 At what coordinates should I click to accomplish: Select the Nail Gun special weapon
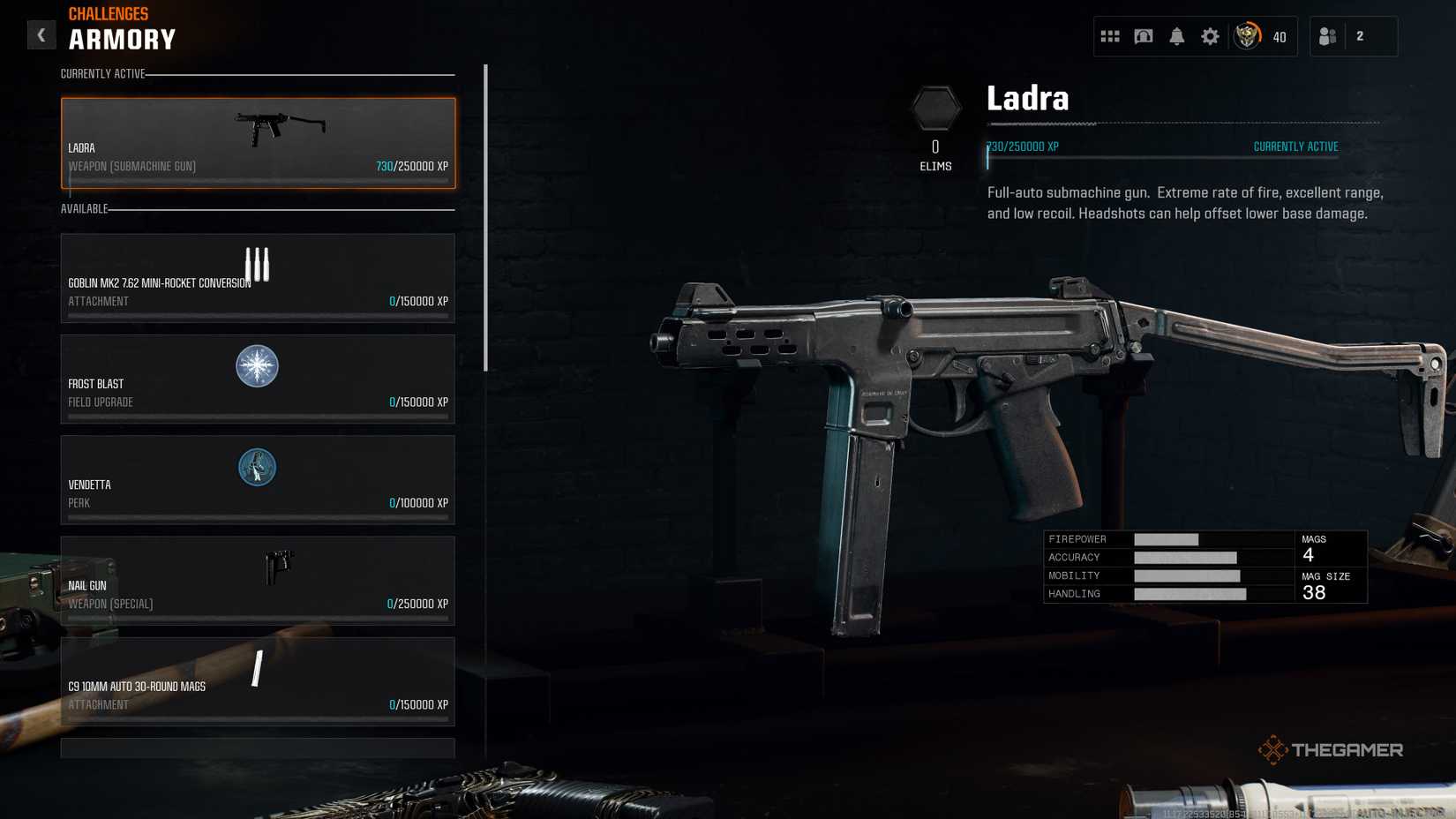coord(258,581)
